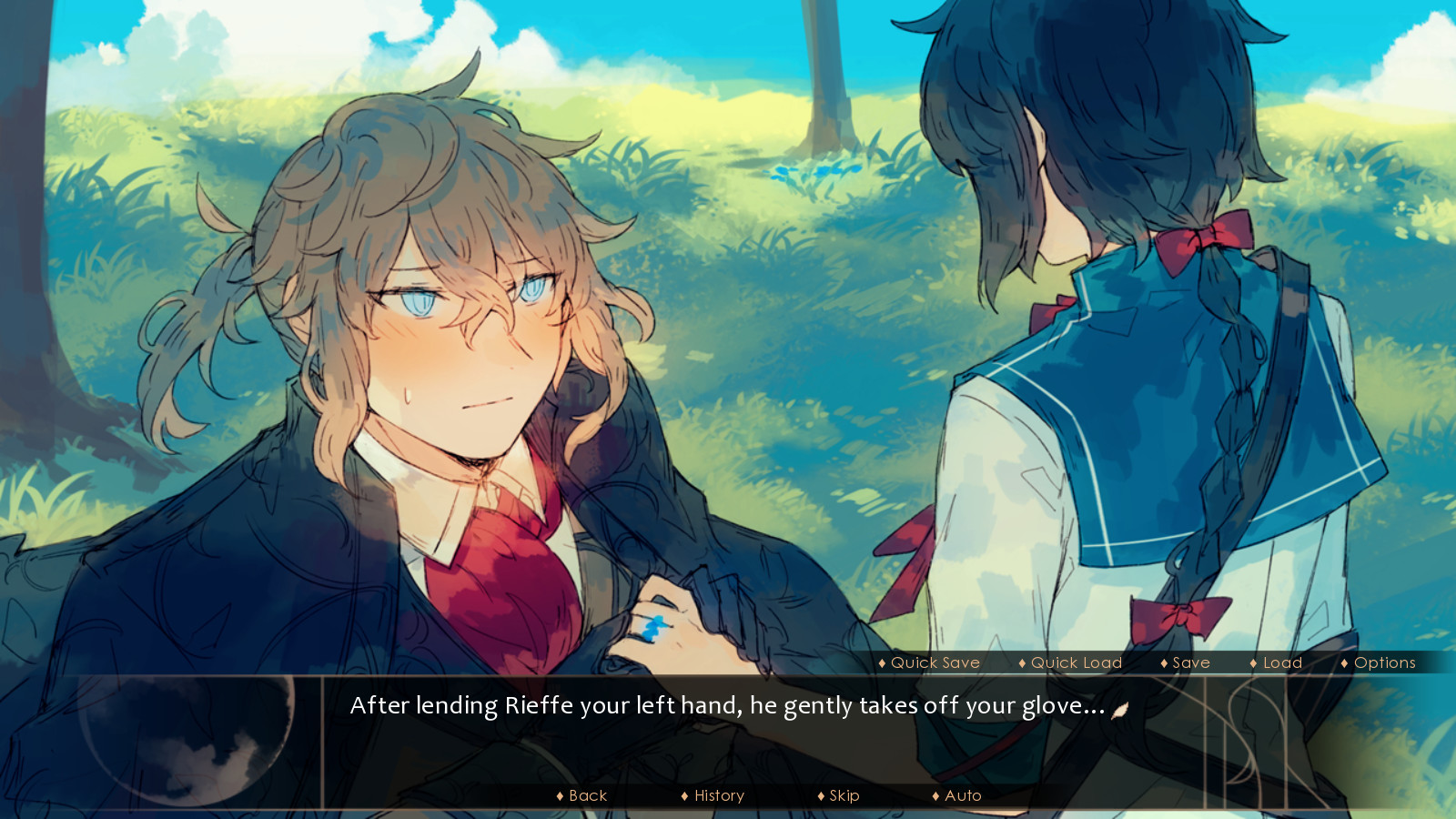This screenshot has width=1456, height=819.
Task: Open the History log of past dialogue
Action: coord(718,795)
